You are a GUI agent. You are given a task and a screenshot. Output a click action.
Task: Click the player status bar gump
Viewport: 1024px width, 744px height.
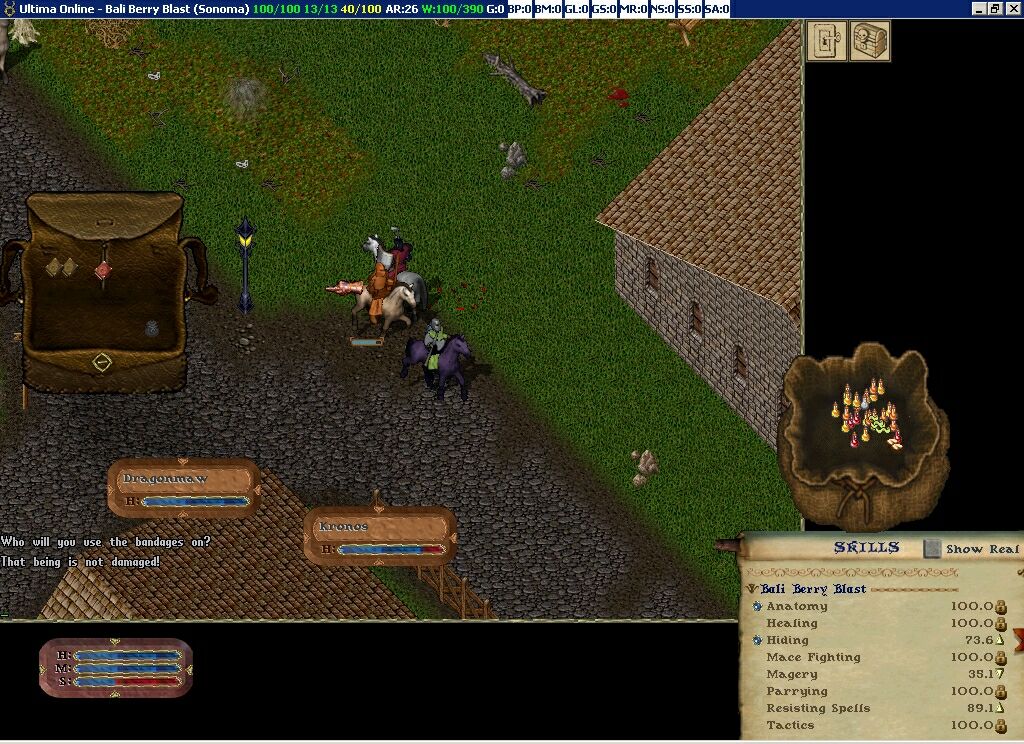coord(115,668)
